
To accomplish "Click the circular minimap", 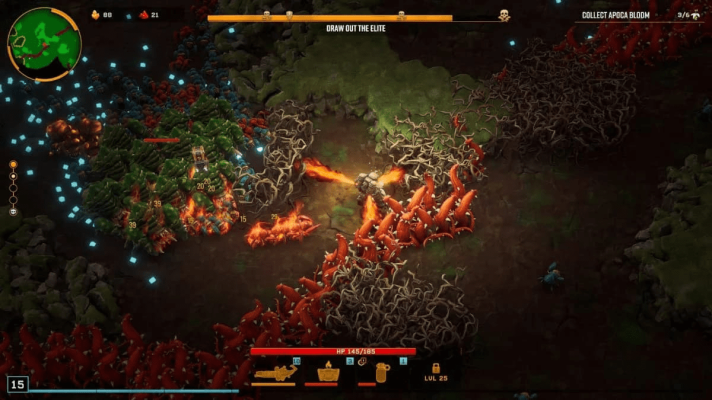I will coord(44,43).
